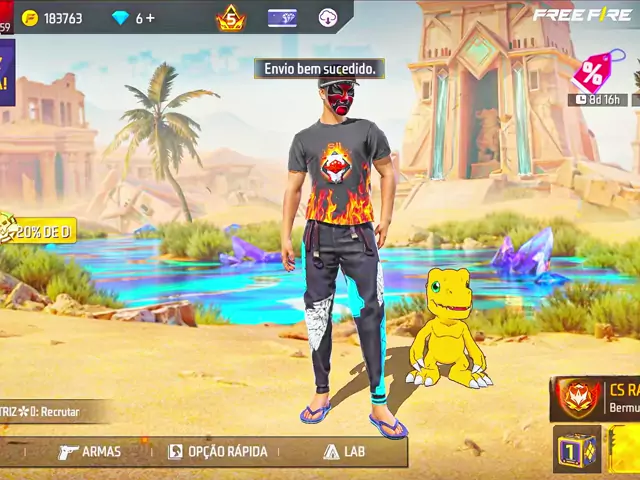Open the level 5 crown badge
640x480 pixels.
[x=231, y=18]
